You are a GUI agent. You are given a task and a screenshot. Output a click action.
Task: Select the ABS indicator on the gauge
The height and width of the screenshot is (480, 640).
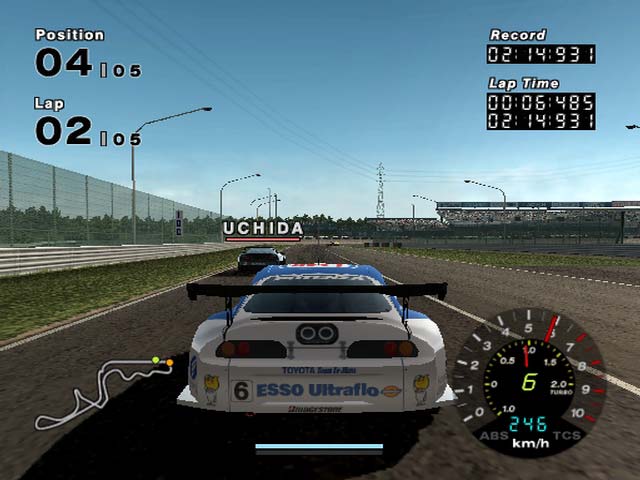tap(492, 435)
